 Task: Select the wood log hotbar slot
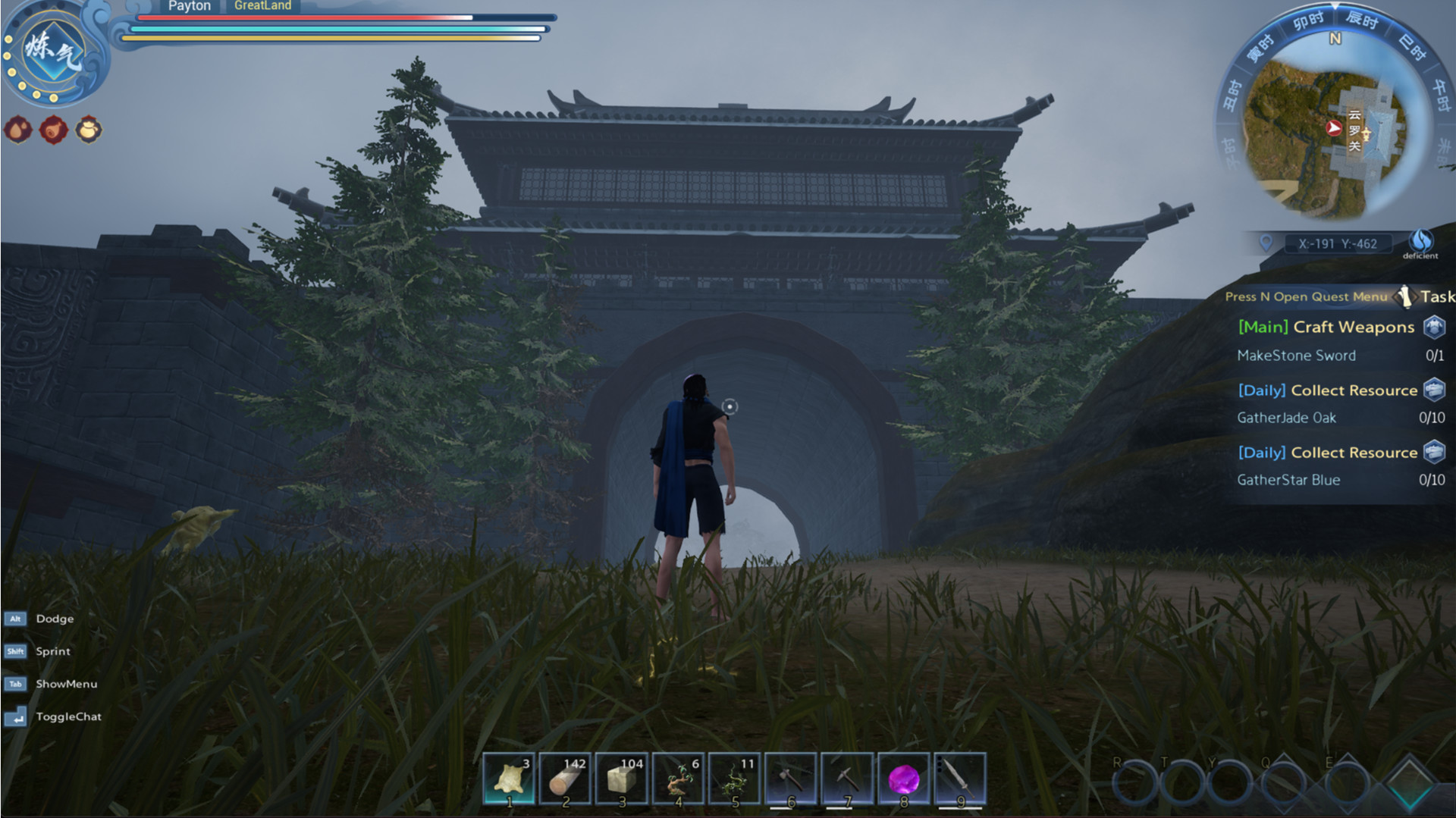click(x=565, y=779)
